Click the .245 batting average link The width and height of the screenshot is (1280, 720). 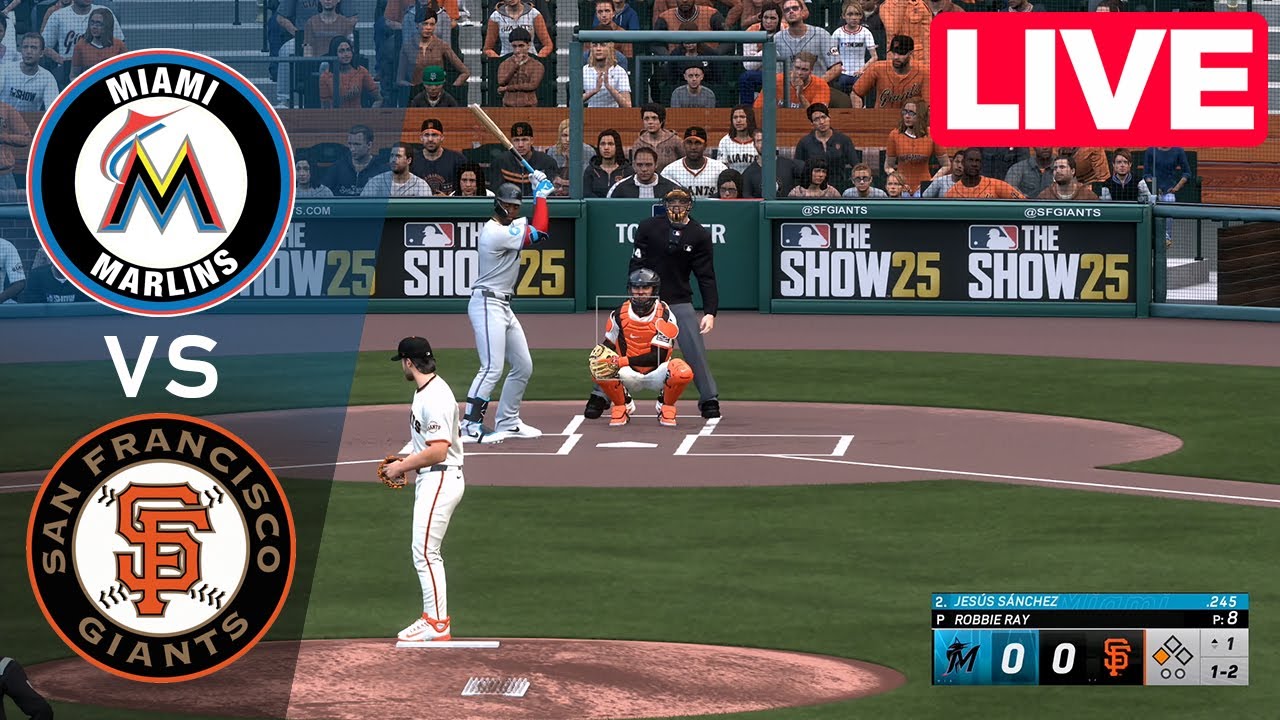coord(1222,601)
